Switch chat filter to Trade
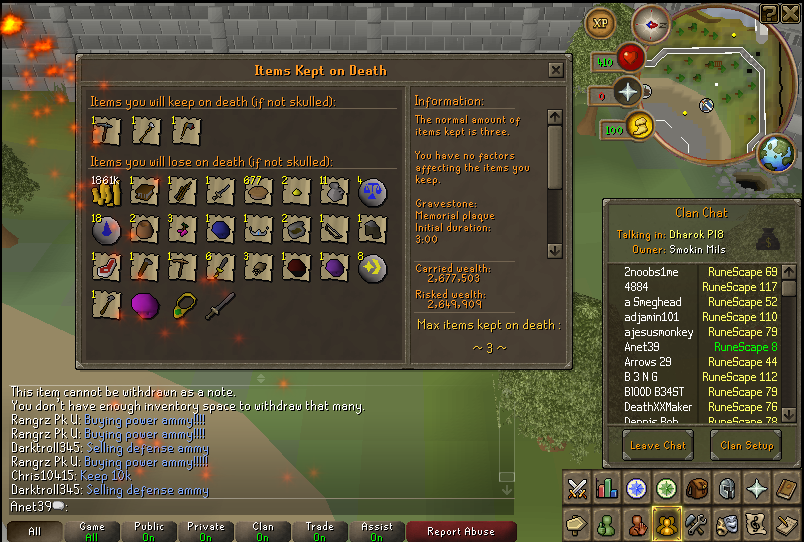 point(320,532)
